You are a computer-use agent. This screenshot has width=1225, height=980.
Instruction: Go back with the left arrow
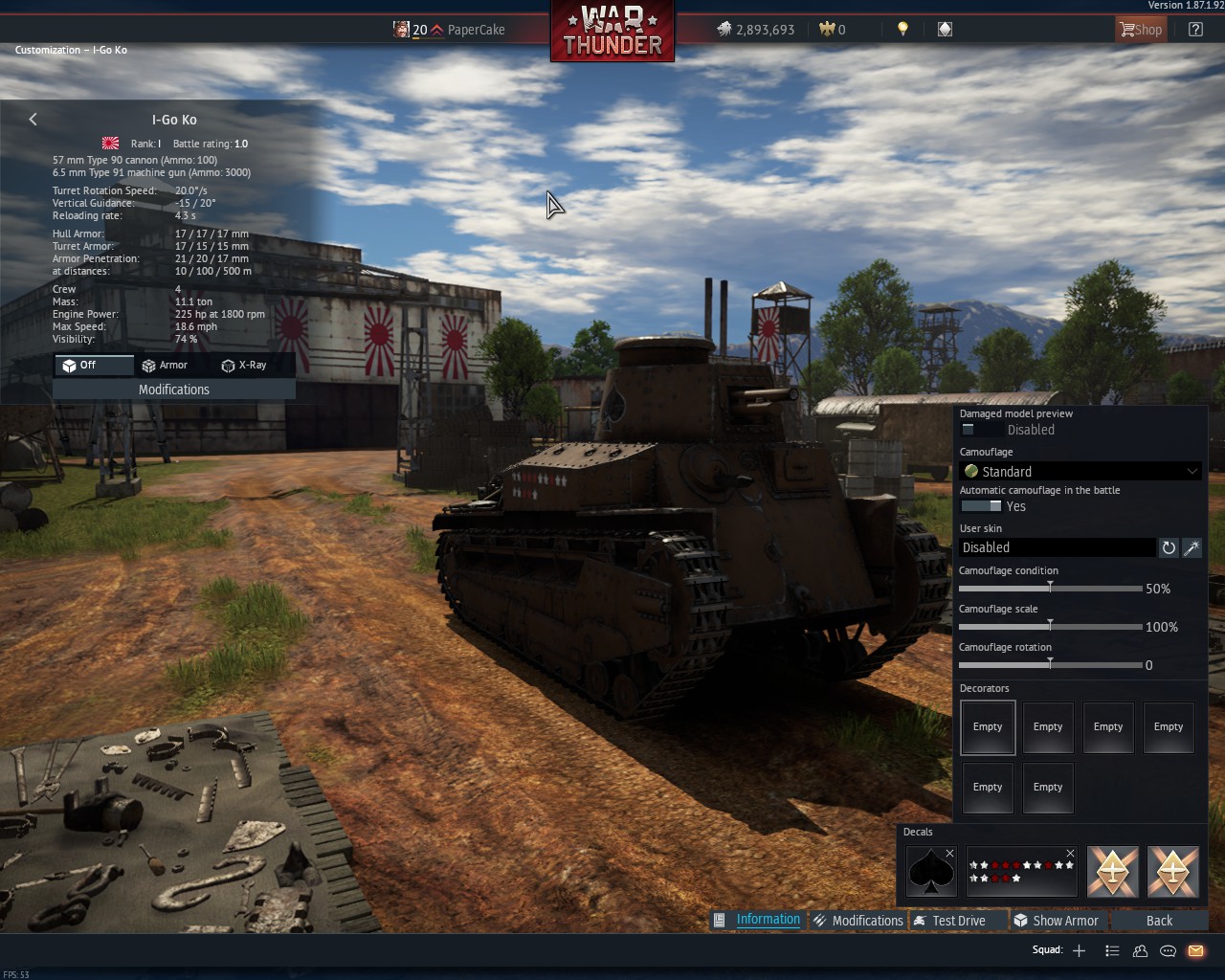coord(33,120)
